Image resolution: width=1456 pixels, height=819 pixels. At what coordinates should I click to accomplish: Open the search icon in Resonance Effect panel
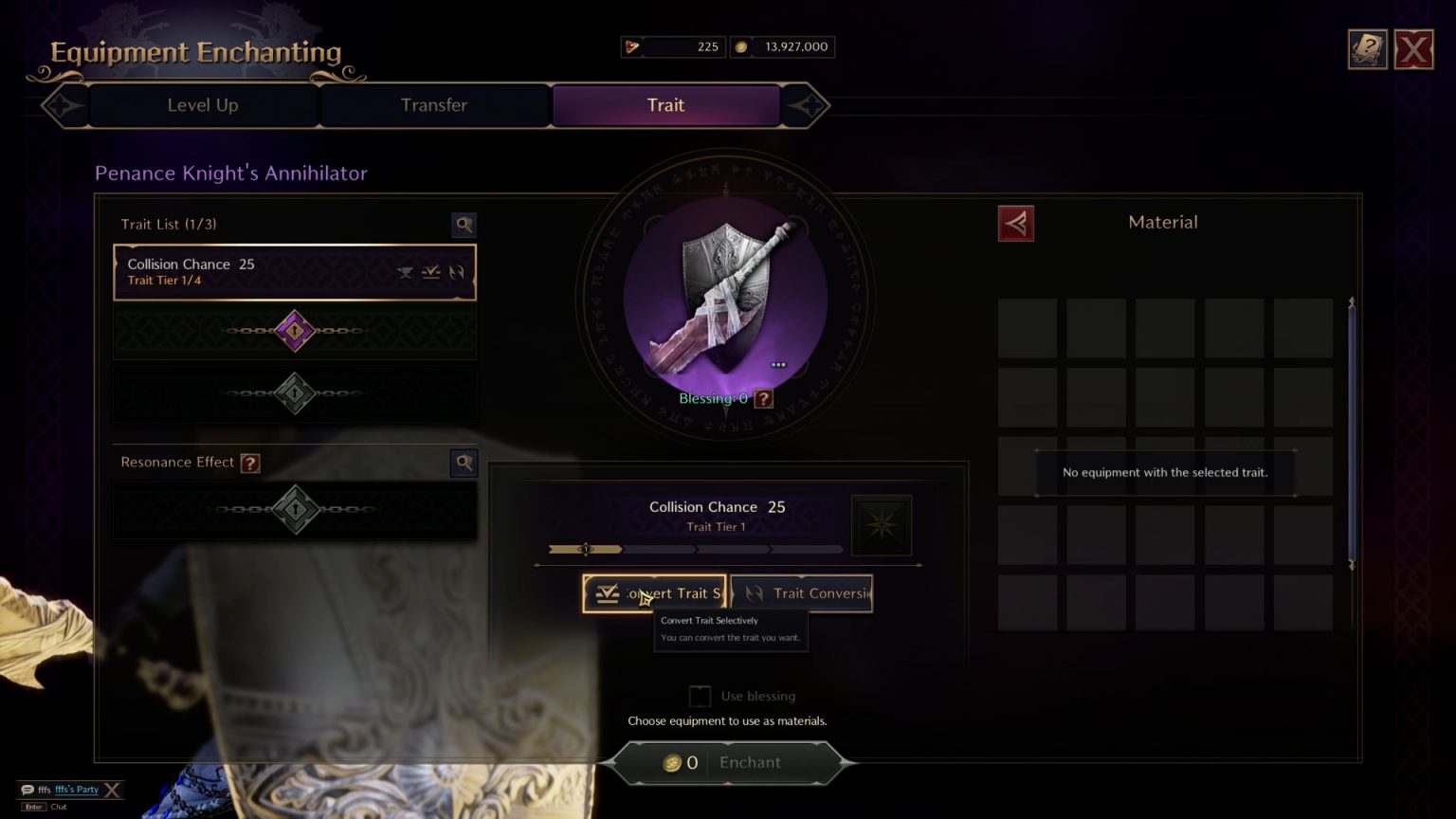click(464, 463)
